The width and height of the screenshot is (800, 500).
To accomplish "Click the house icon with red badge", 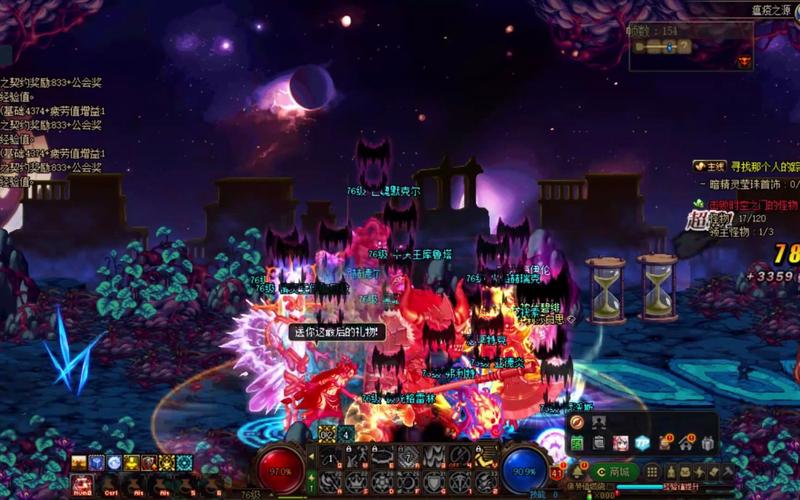I will (686, 443).
